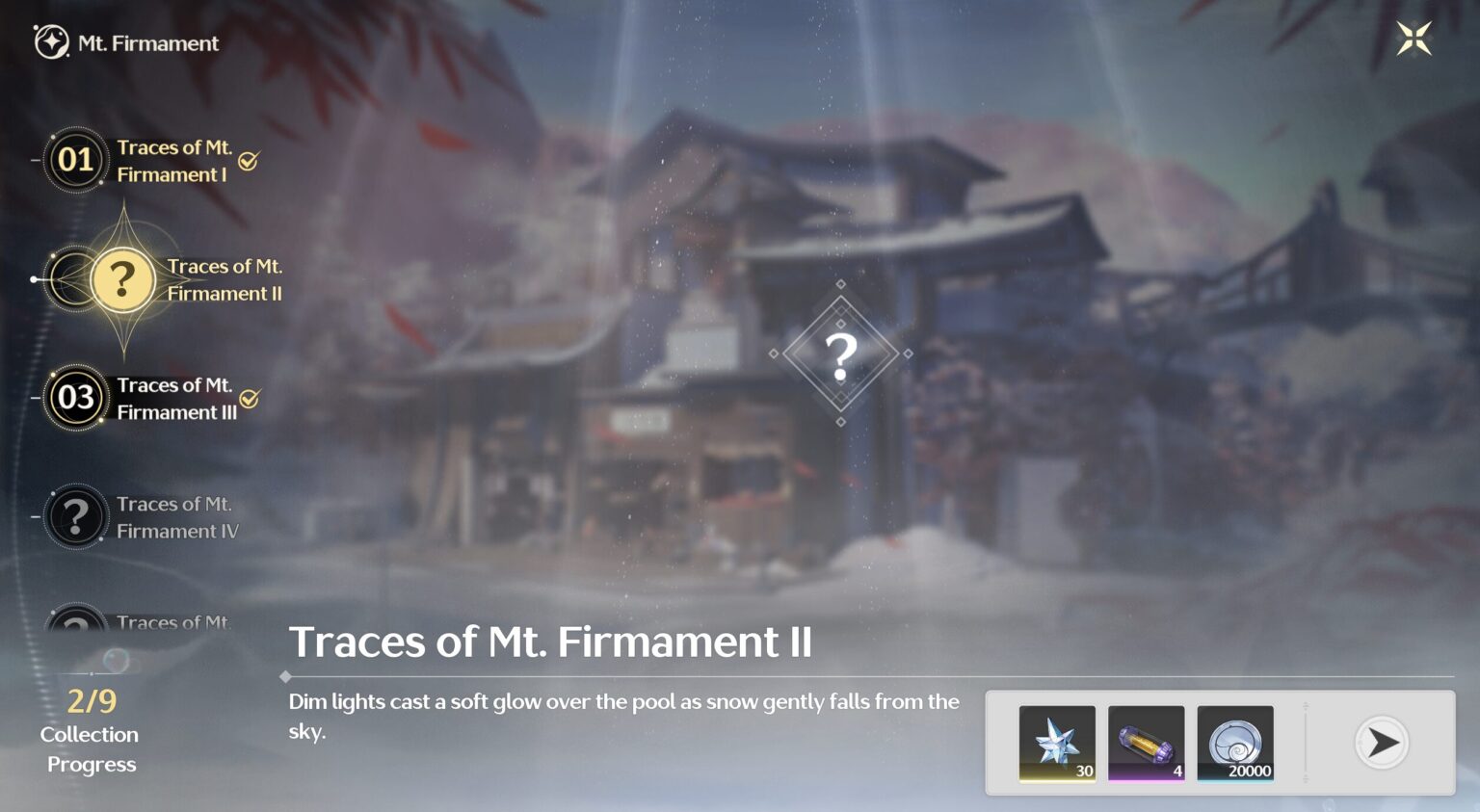Select the highlighted question-mark node for Traces of Mt. Firmament II

coord(122,280)
